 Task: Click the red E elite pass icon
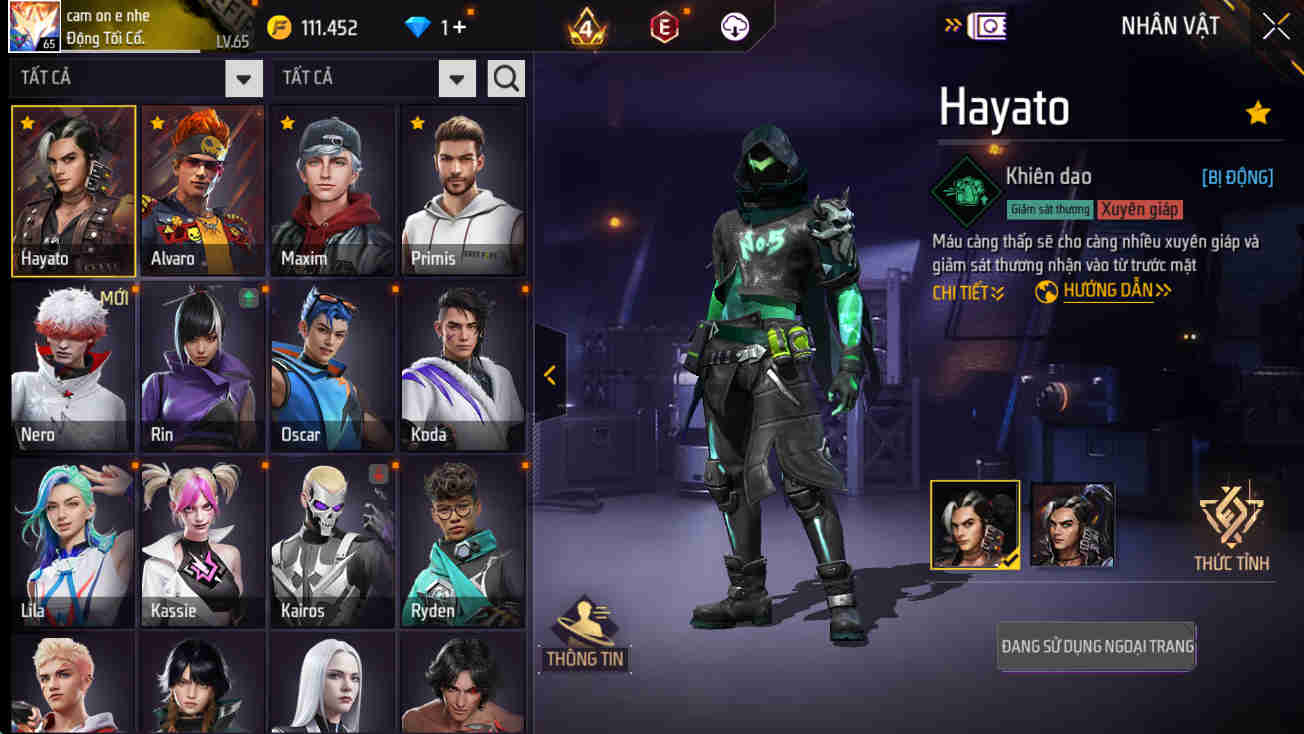click(662, 27)
